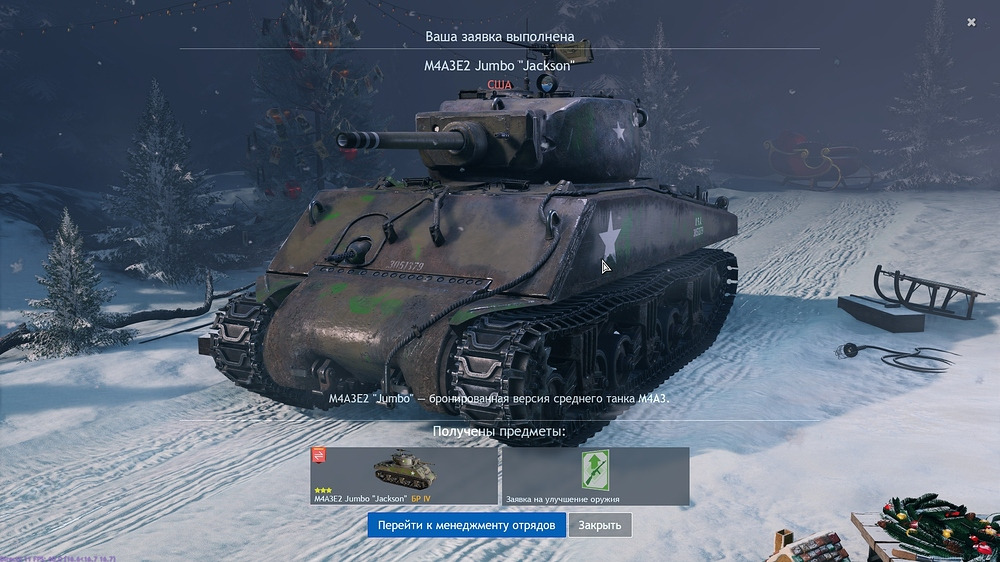Select the "Заявка на улучшение оружия" reward card
The height and width of the screenshot is (562, 1000).
(x=595, y=475)
